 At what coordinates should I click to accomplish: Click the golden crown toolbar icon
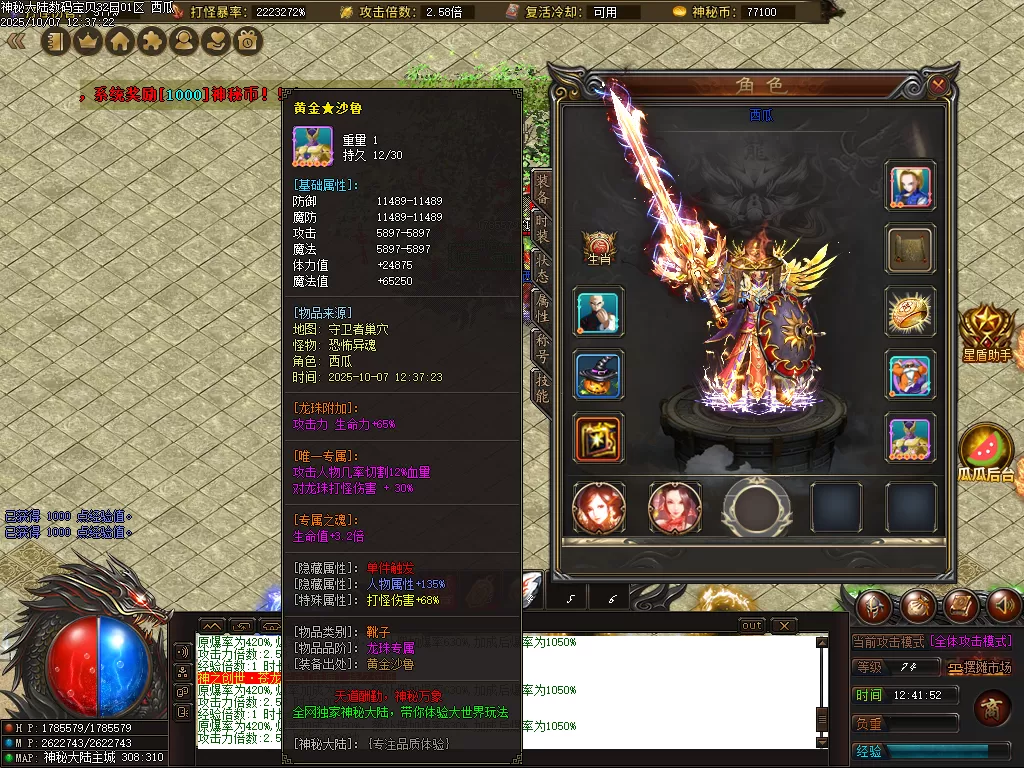[87, 42]
